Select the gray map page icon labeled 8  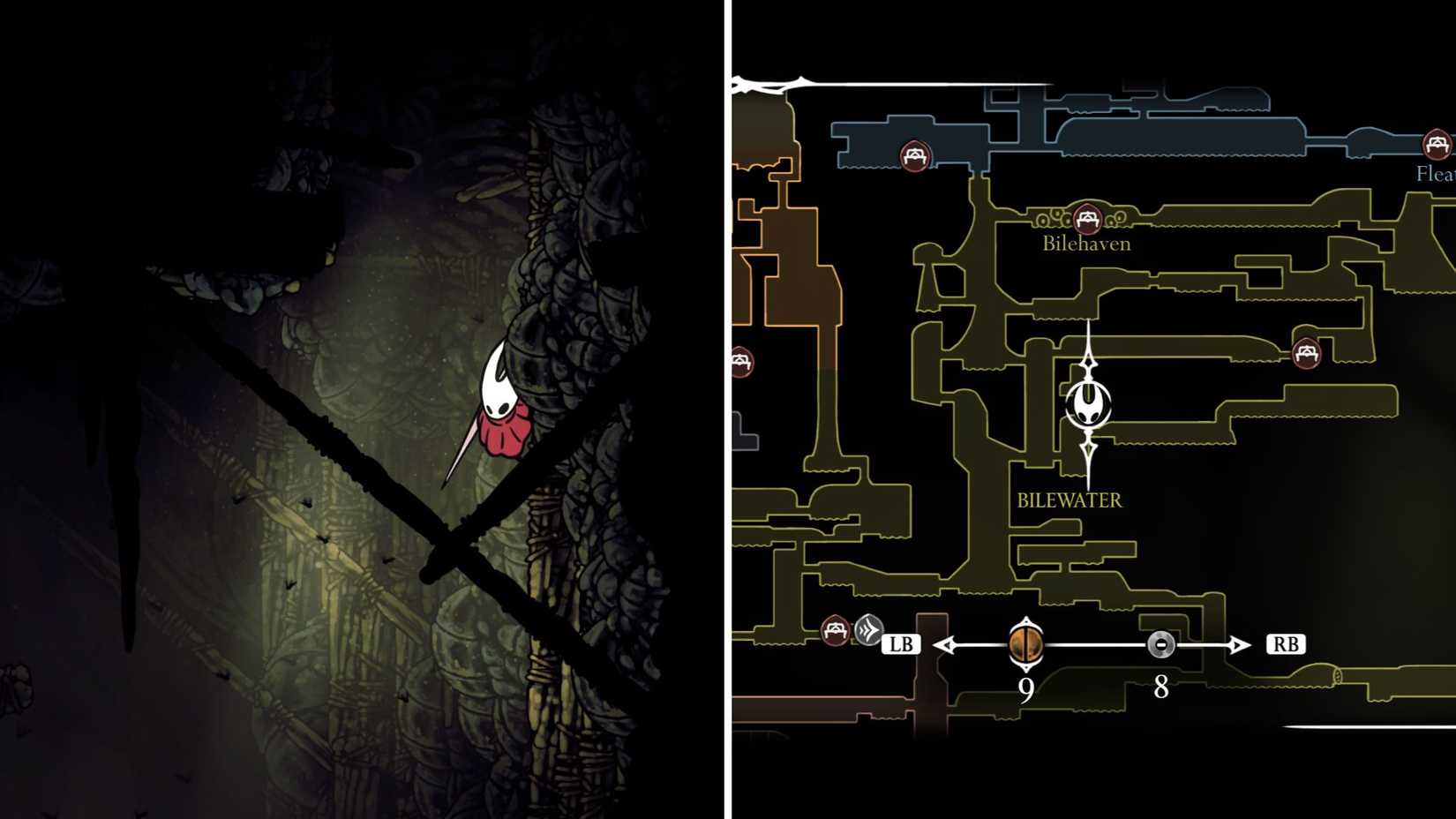click(x=1160, y=643)
